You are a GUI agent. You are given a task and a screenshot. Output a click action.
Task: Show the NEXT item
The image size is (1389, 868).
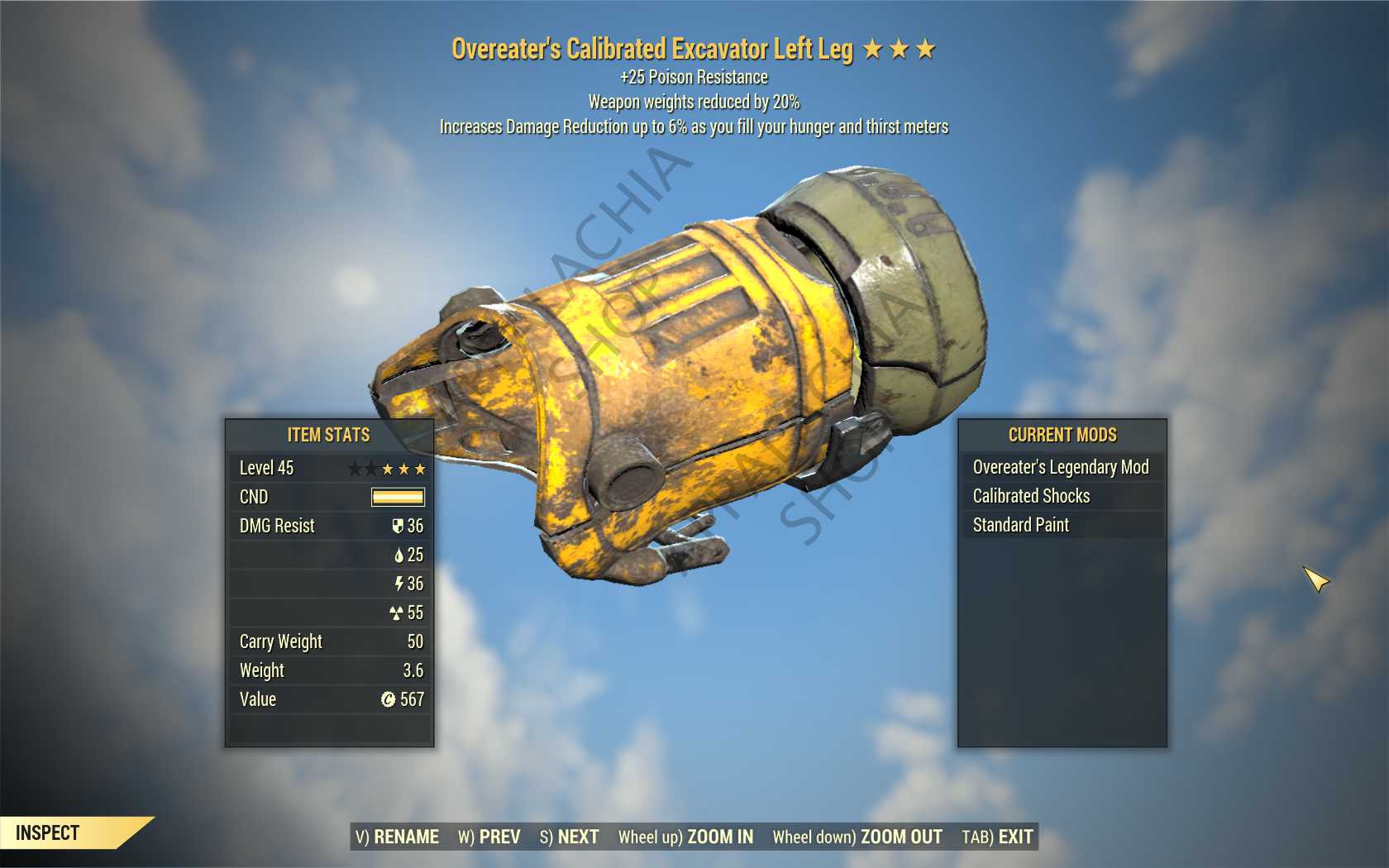point(569,837)
